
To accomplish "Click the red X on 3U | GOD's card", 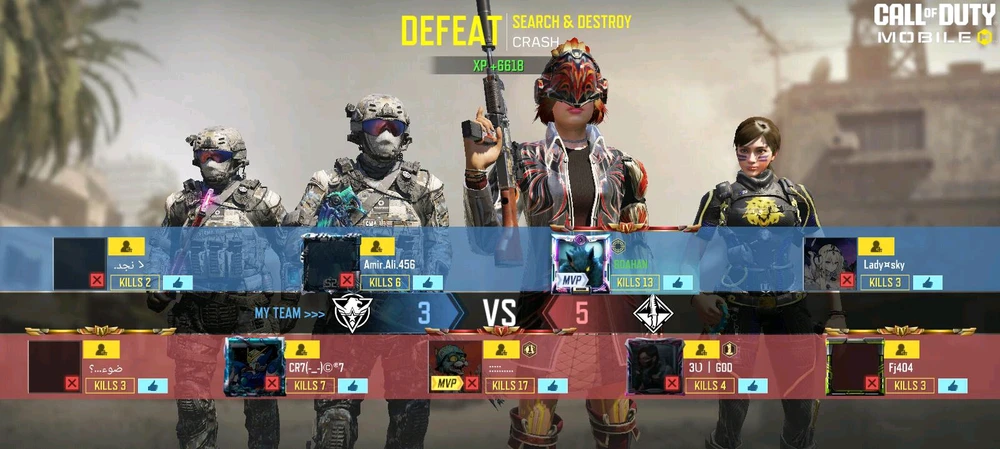I will 672,383.
